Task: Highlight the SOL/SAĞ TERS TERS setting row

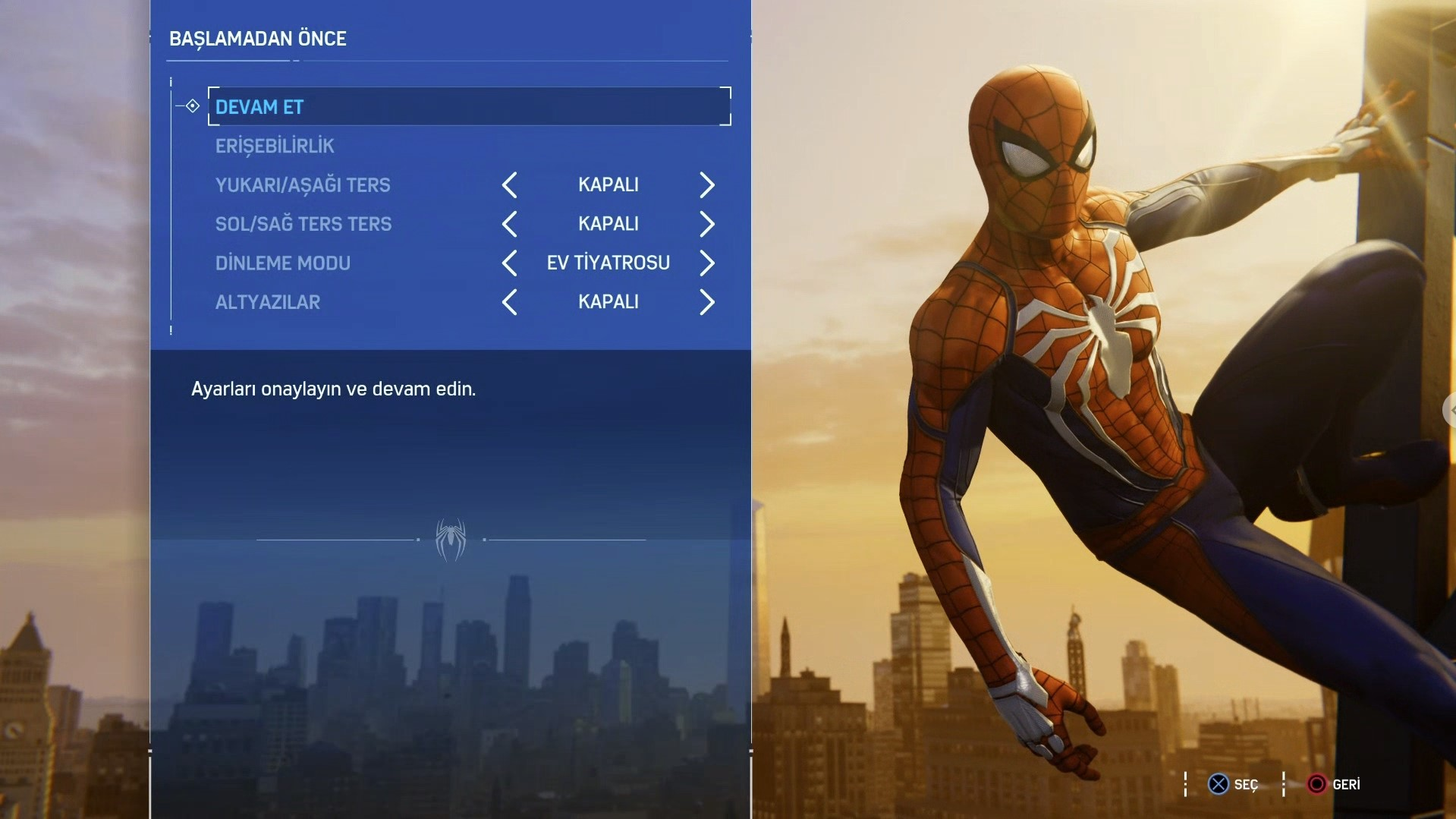Action: point(303,224)
